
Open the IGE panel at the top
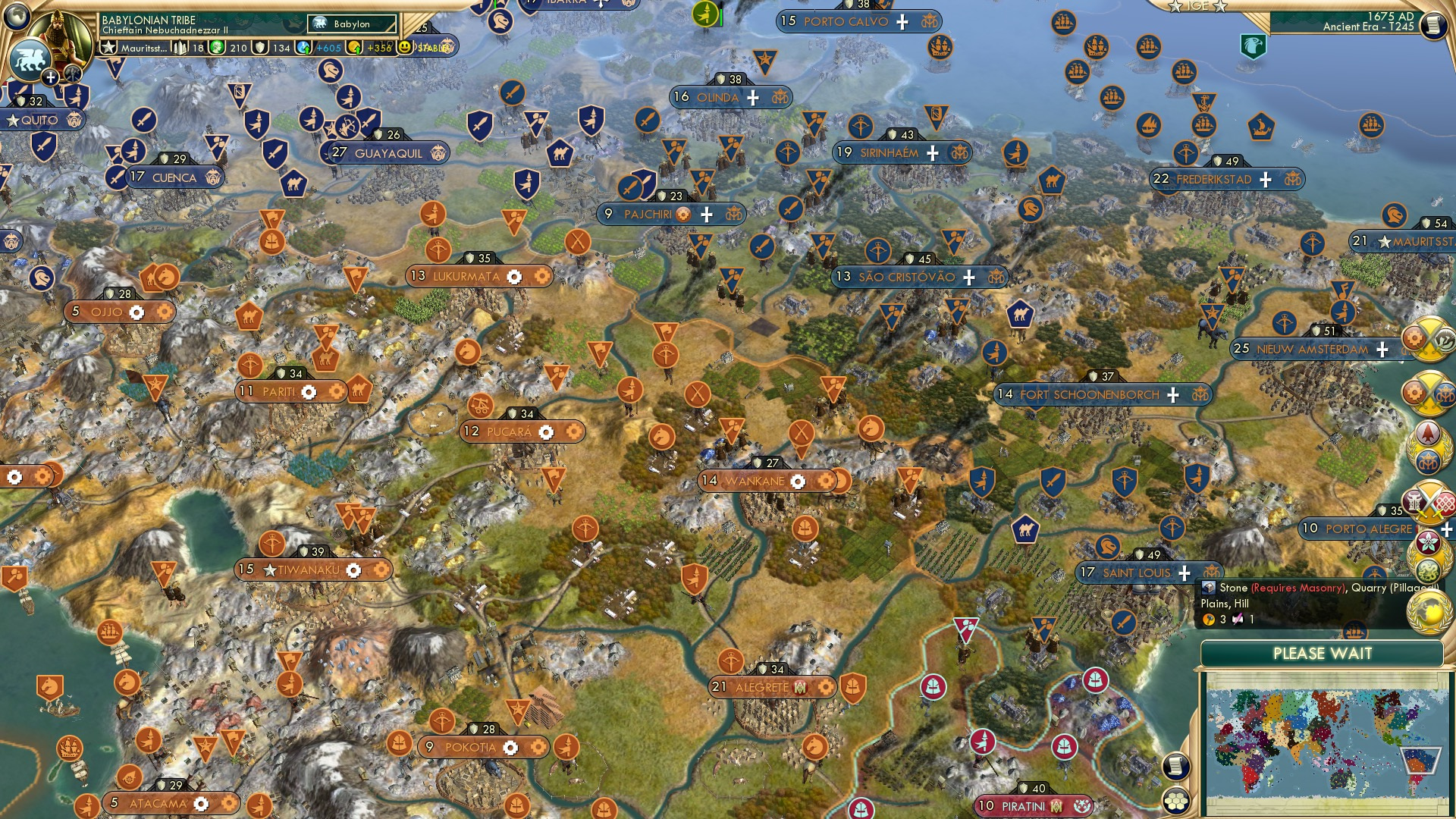(x=1197, y=6)
